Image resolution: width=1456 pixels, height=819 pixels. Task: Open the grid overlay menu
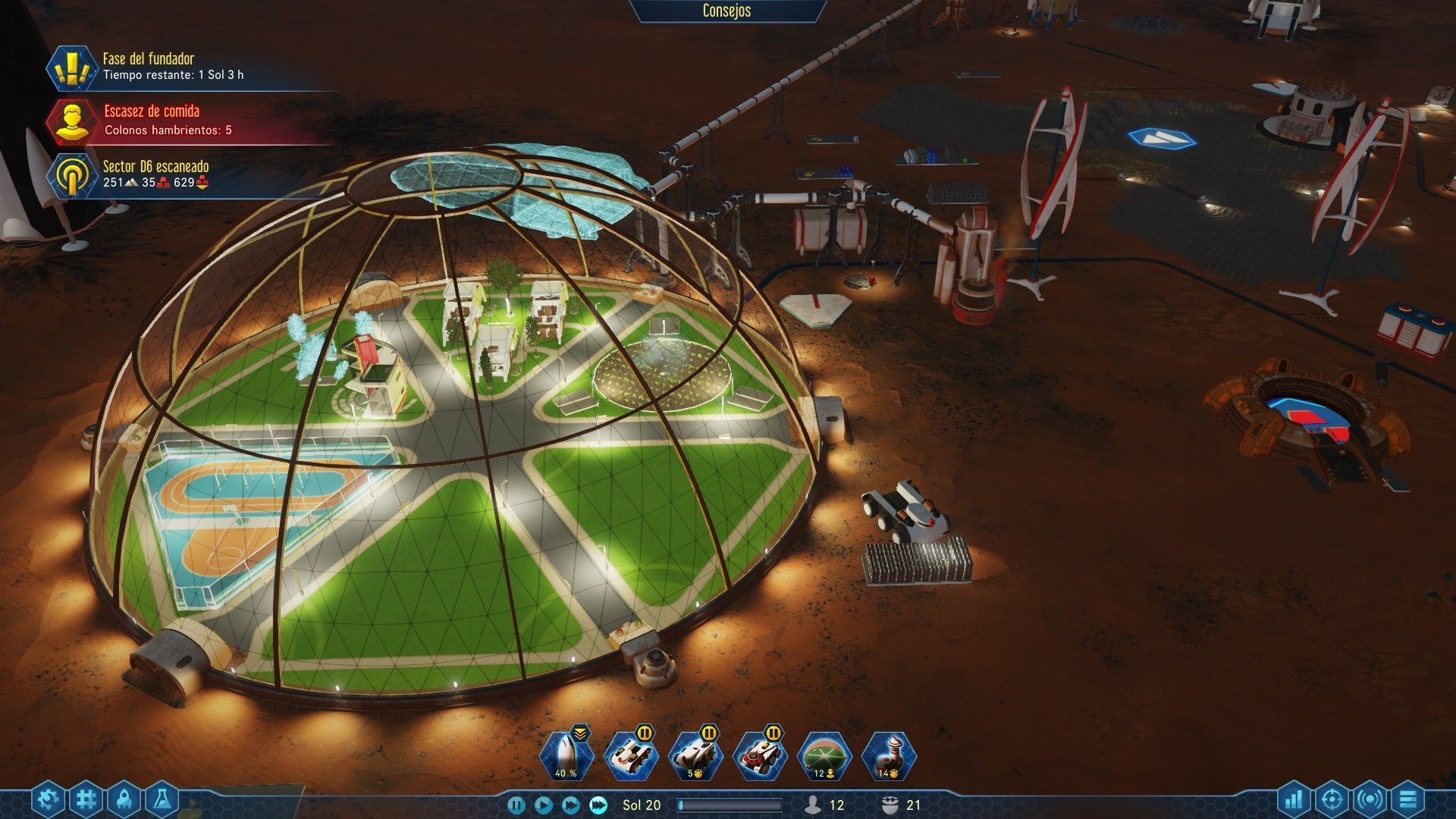tap(86, 799)
